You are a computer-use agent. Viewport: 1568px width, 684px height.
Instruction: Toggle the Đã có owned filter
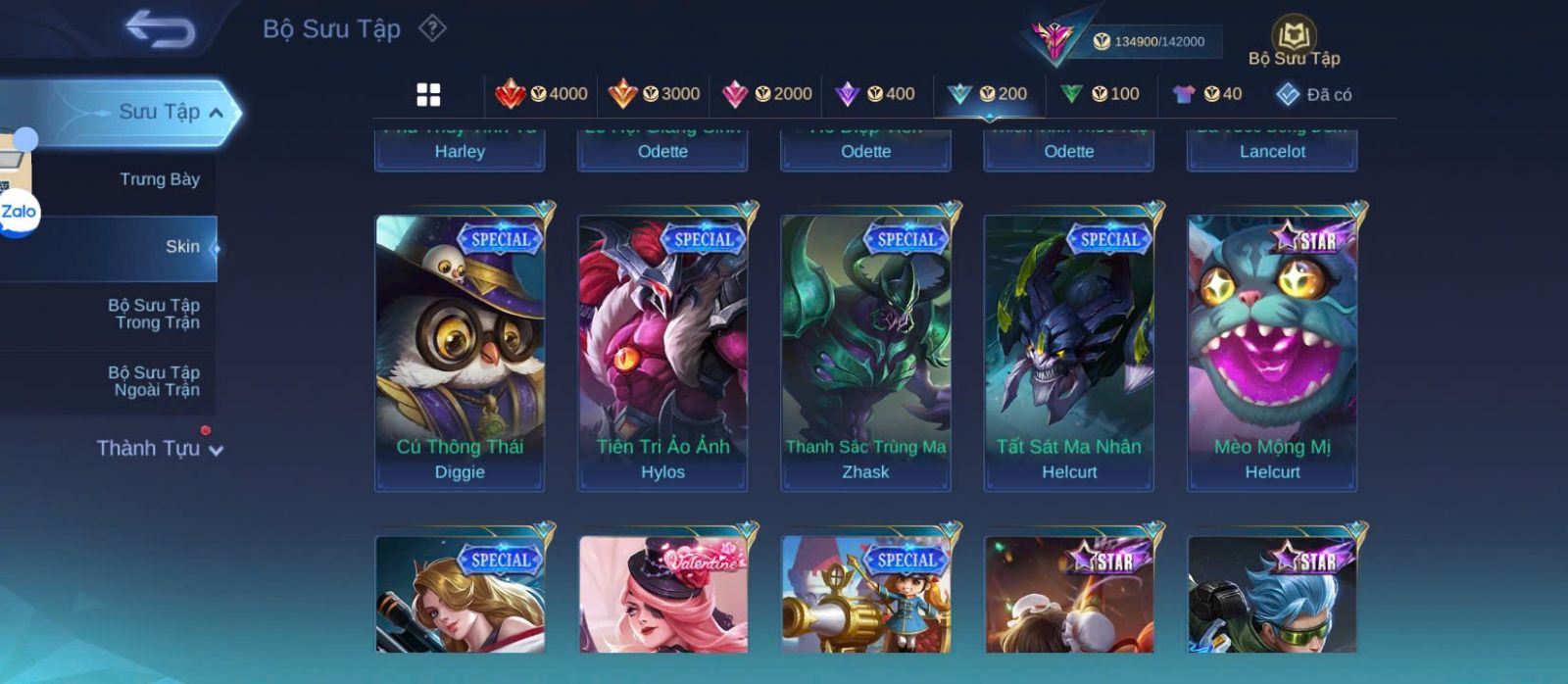1313,95
